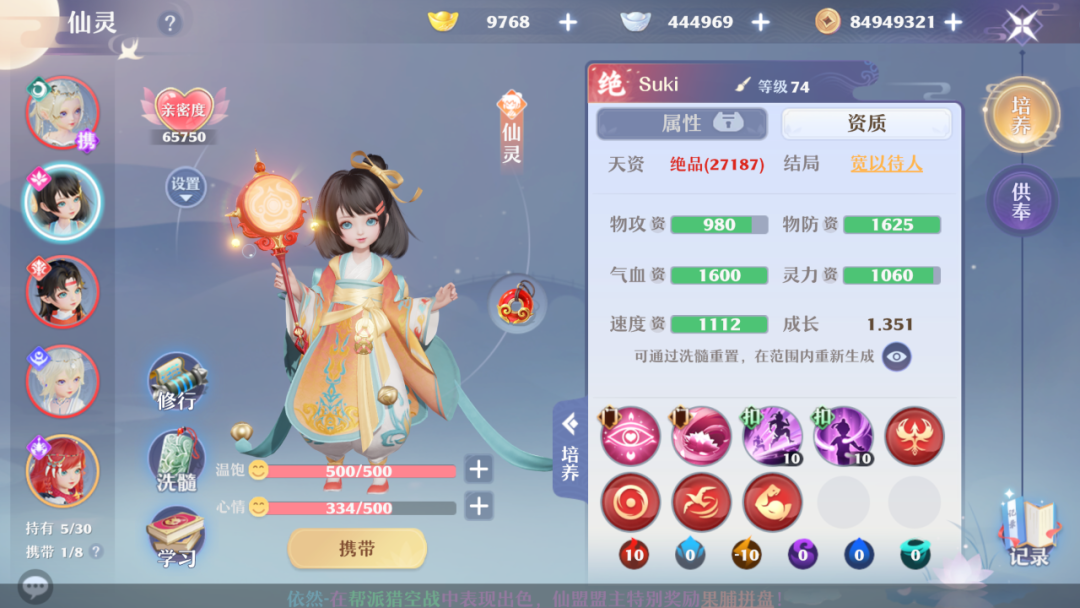1080x608 pixels.
Task: Open the 记录 record book
Action: (1027, 534)
